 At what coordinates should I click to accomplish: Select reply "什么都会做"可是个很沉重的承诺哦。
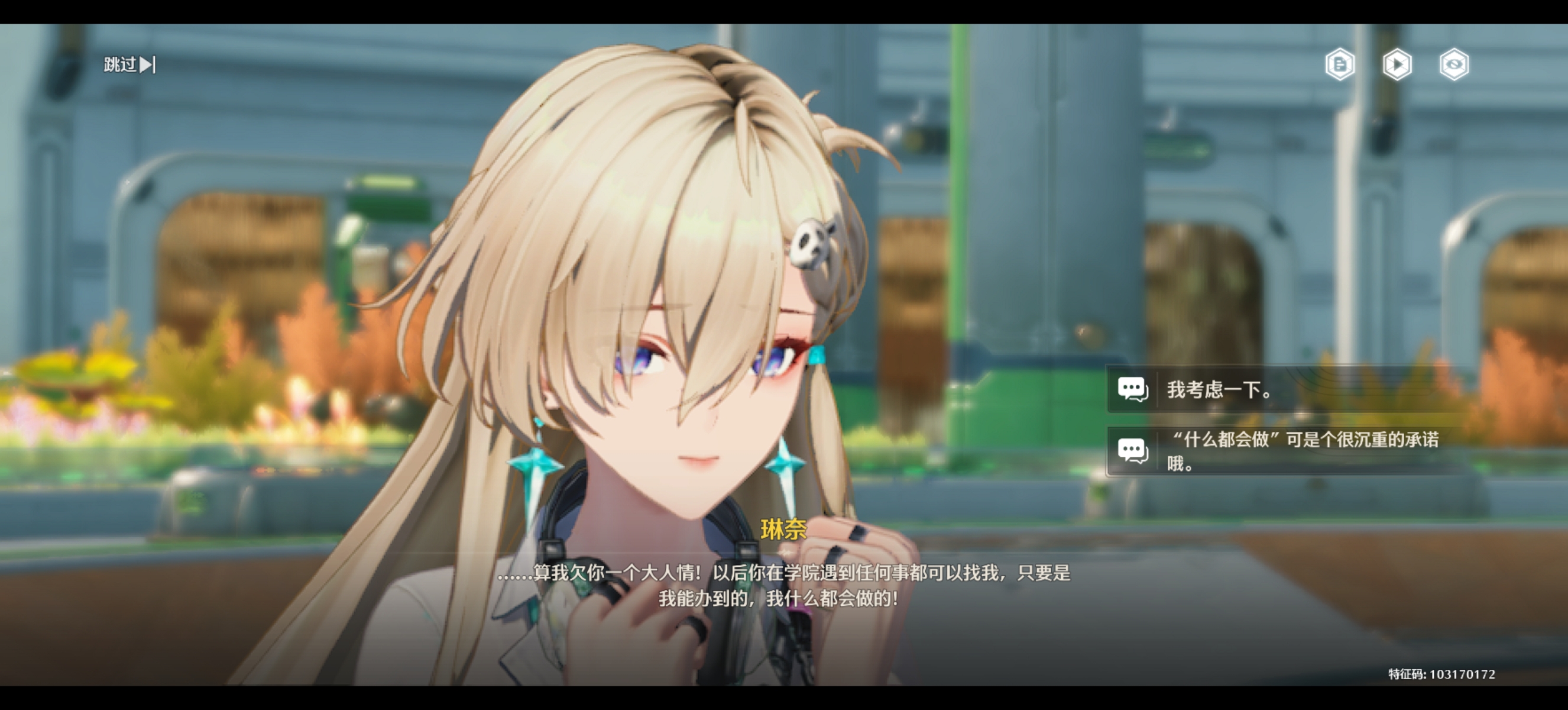point(1284,451)
